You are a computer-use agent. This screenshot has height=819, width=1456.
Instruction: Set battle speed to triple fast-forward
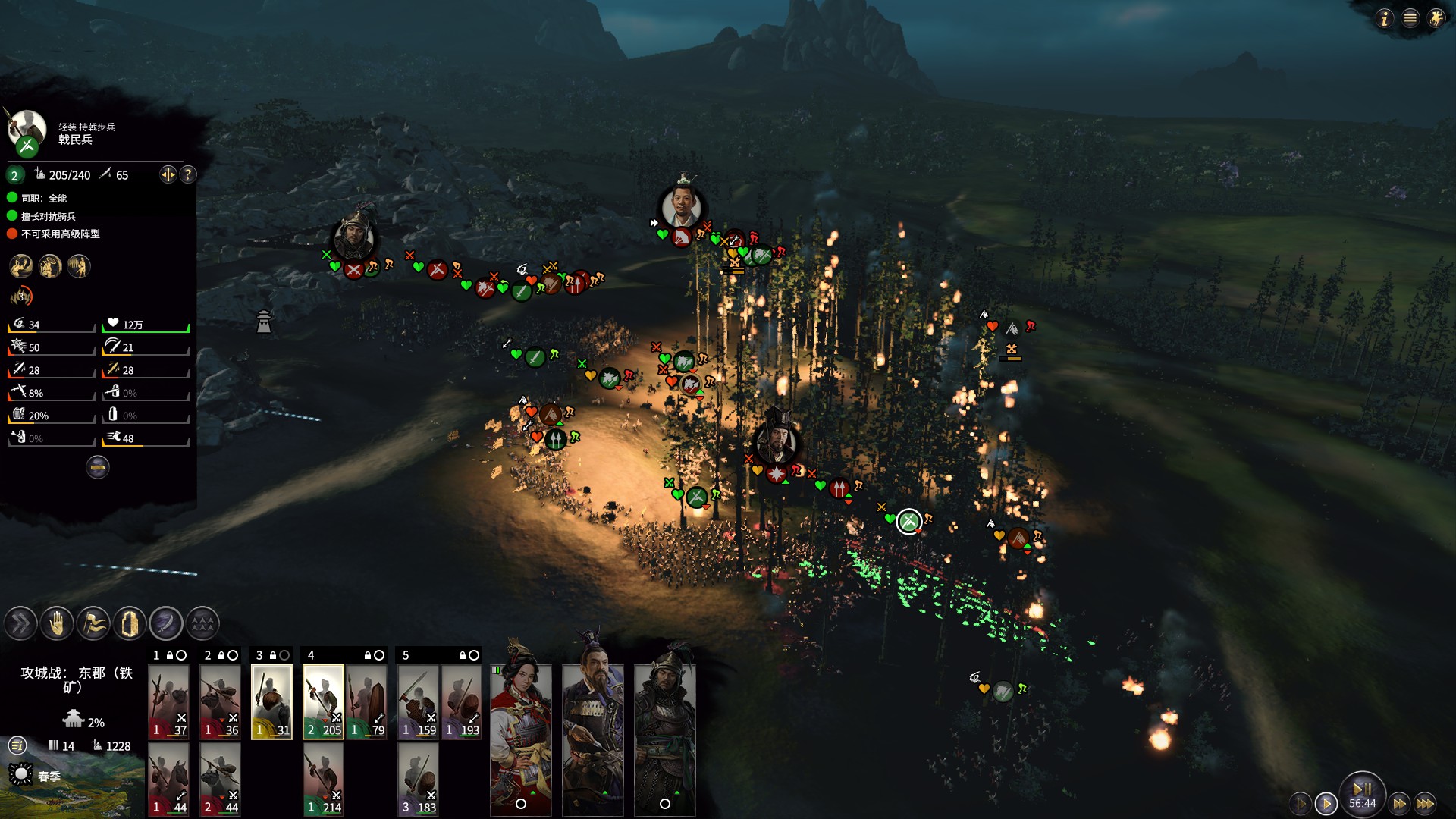[1426, 803]
